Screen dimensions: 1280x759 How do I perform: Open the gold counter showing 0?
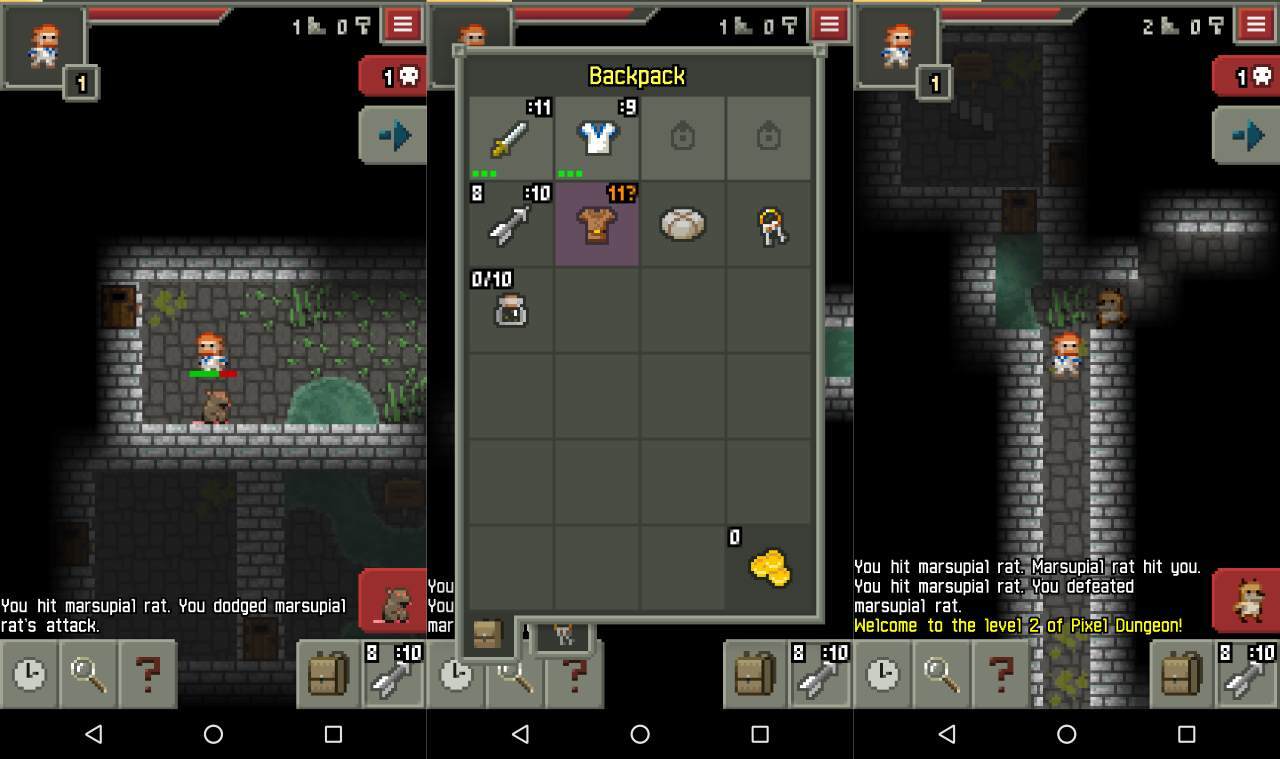pyautogui.click(x=768, y=565)
